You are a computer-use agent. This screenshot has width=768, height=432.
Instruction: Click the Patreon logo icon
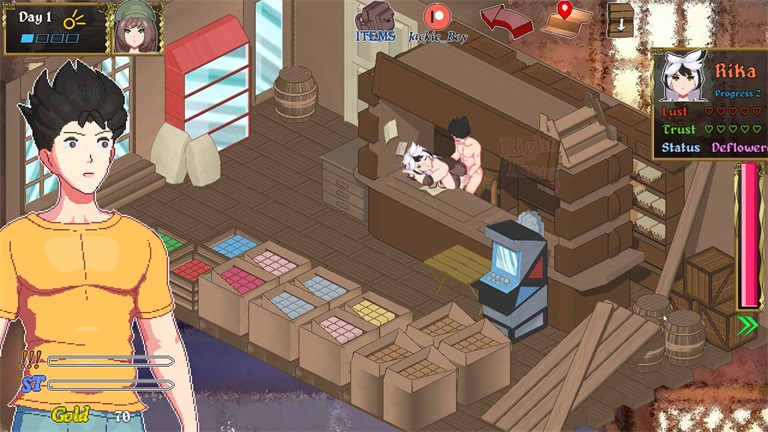tap(436, 17)
